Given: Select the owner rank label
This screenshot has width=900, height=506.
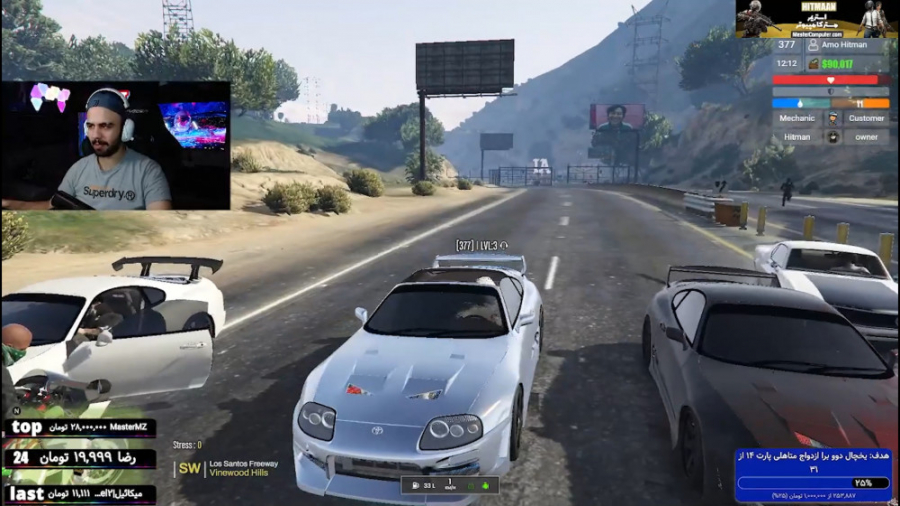Looking at the screenshot, I should [x=866, y=137].
